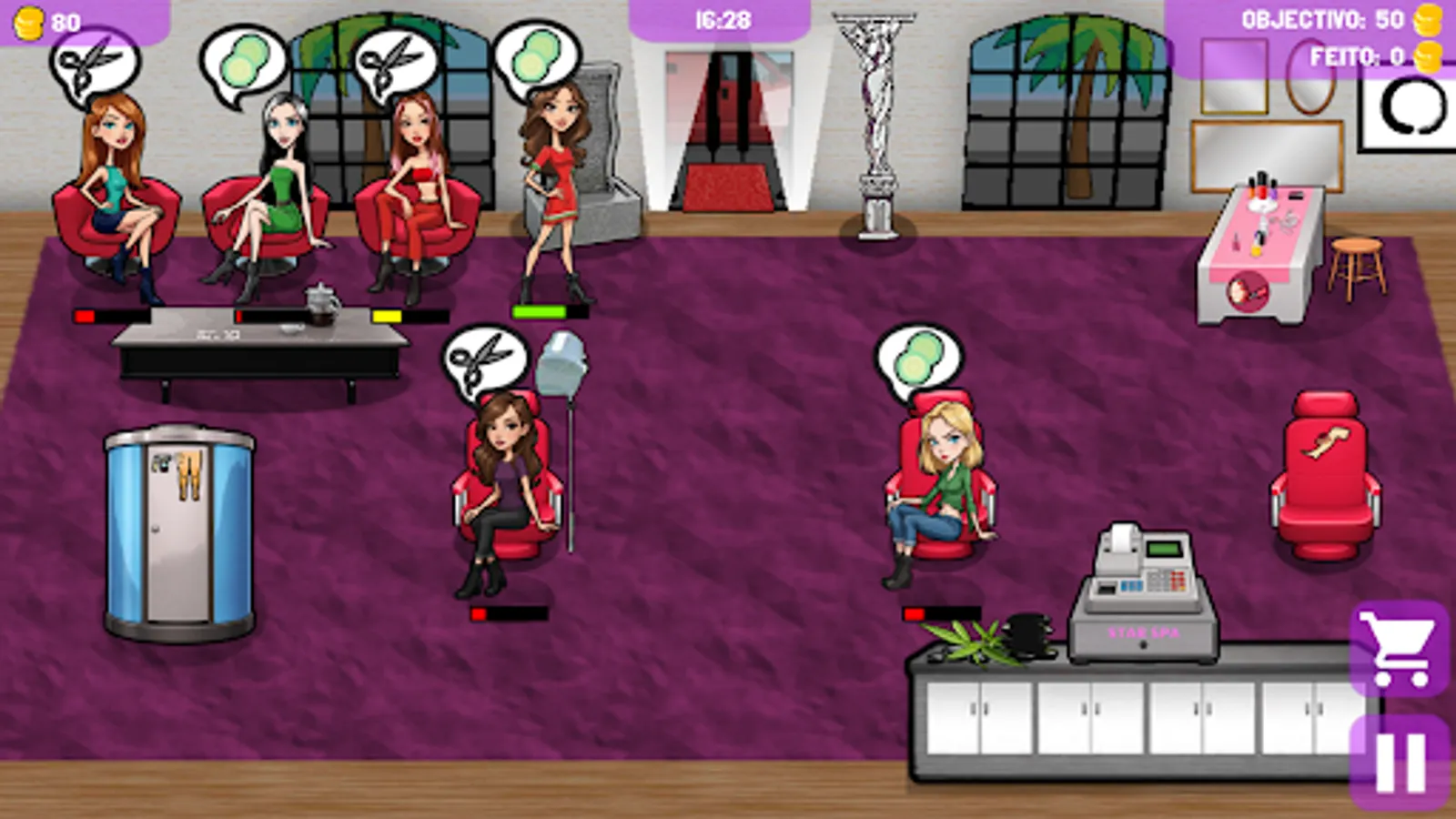Click the FEITO: 0 earnings counter
The image size is (1456, 819).
click(x=1356, y=56)
